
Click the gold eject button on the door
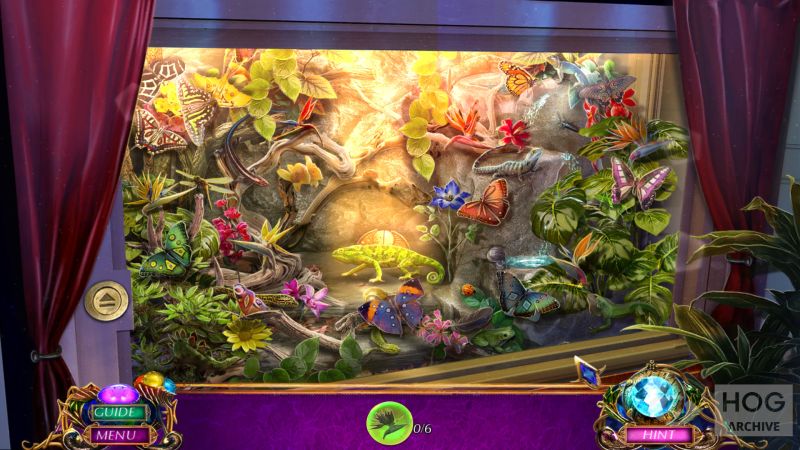[x=105, y=300]
